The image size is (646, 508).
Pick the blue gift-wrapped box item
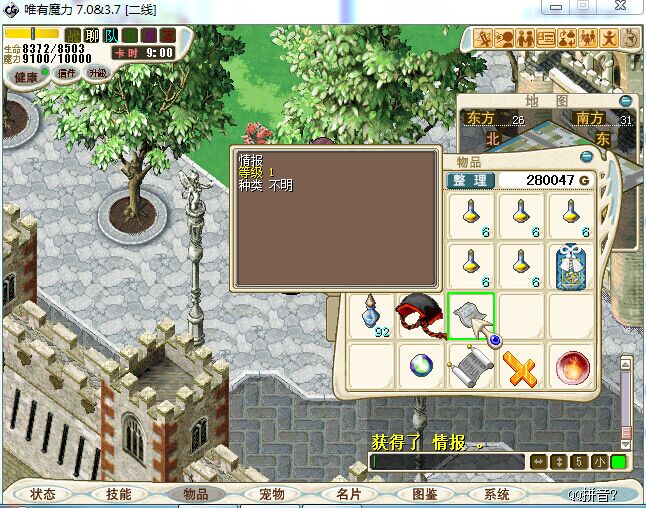click(x=572, y=265)
